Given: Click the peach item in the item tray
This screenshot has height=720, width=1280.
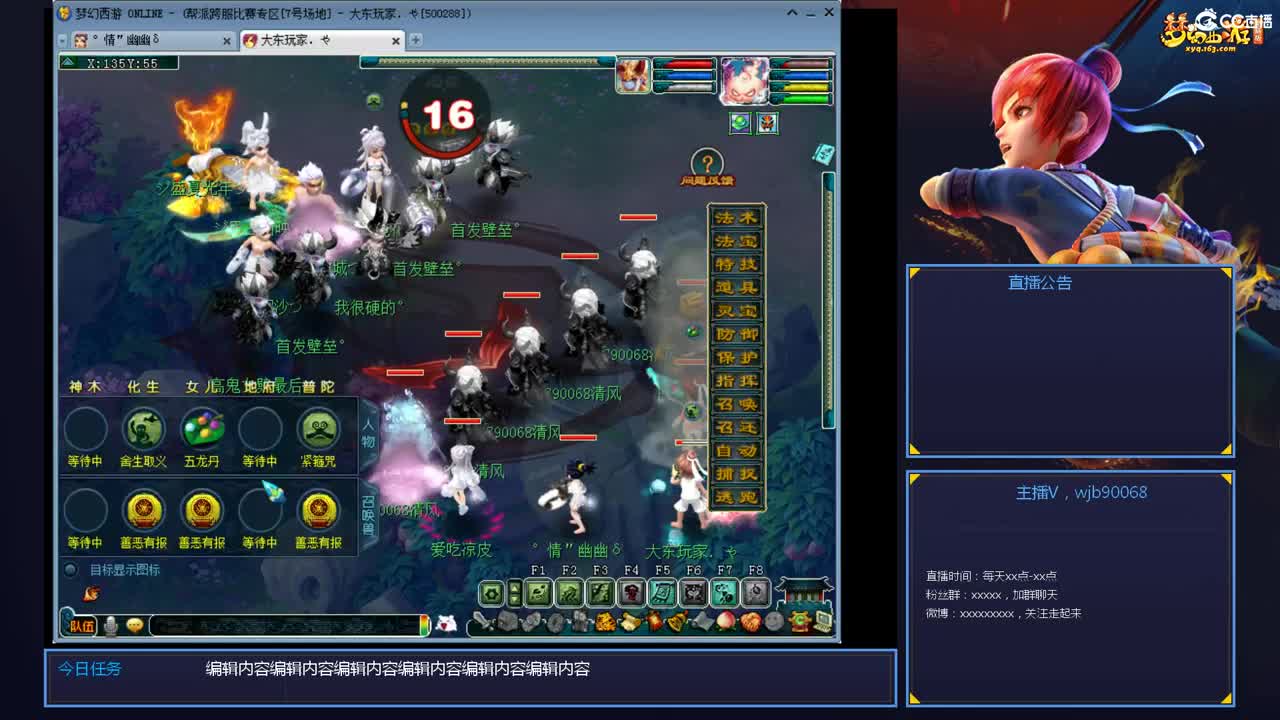Looking at the screenshot, I should coord(726,621).
